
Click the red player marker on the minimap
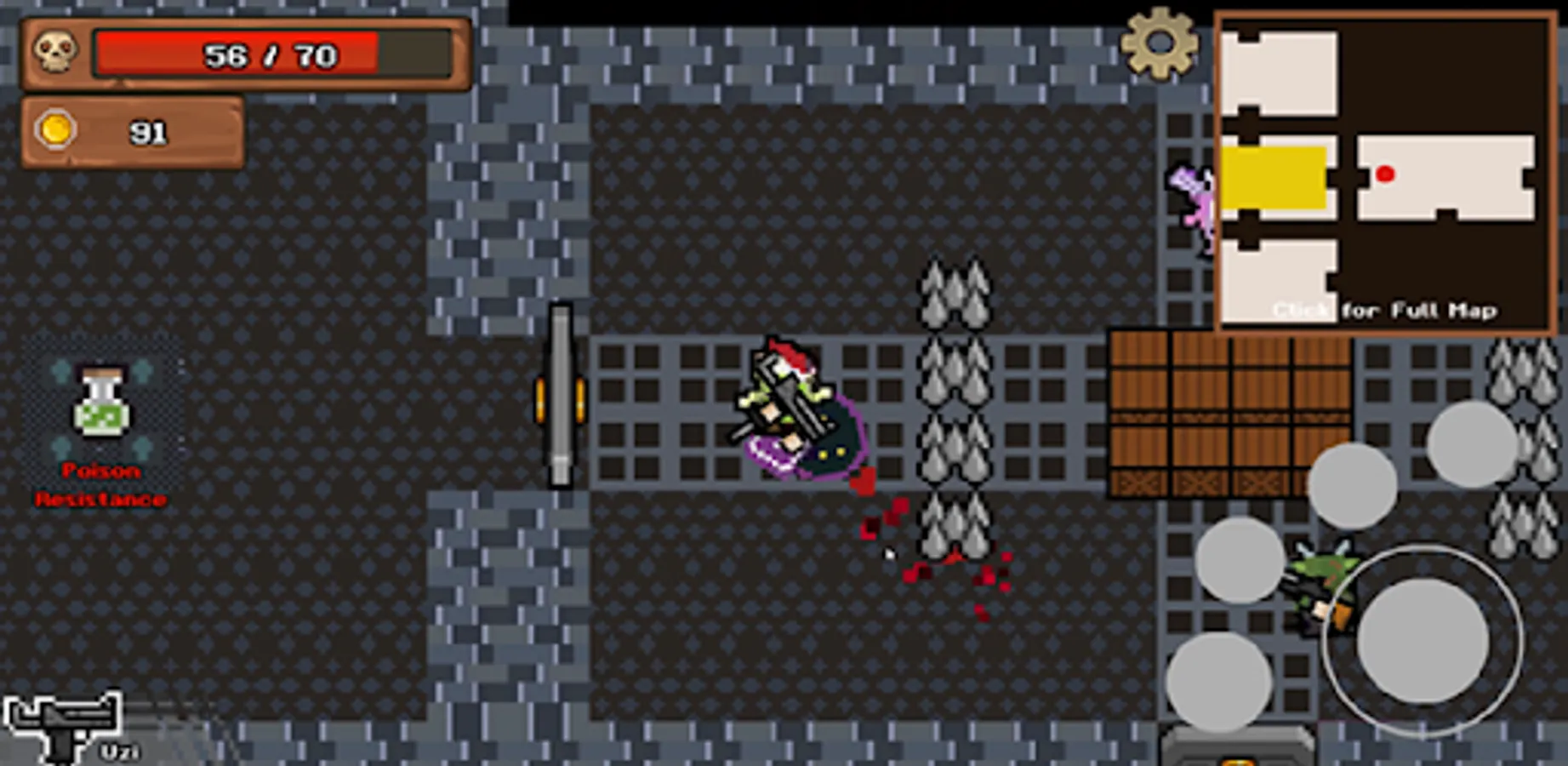tap(1385, 172)
